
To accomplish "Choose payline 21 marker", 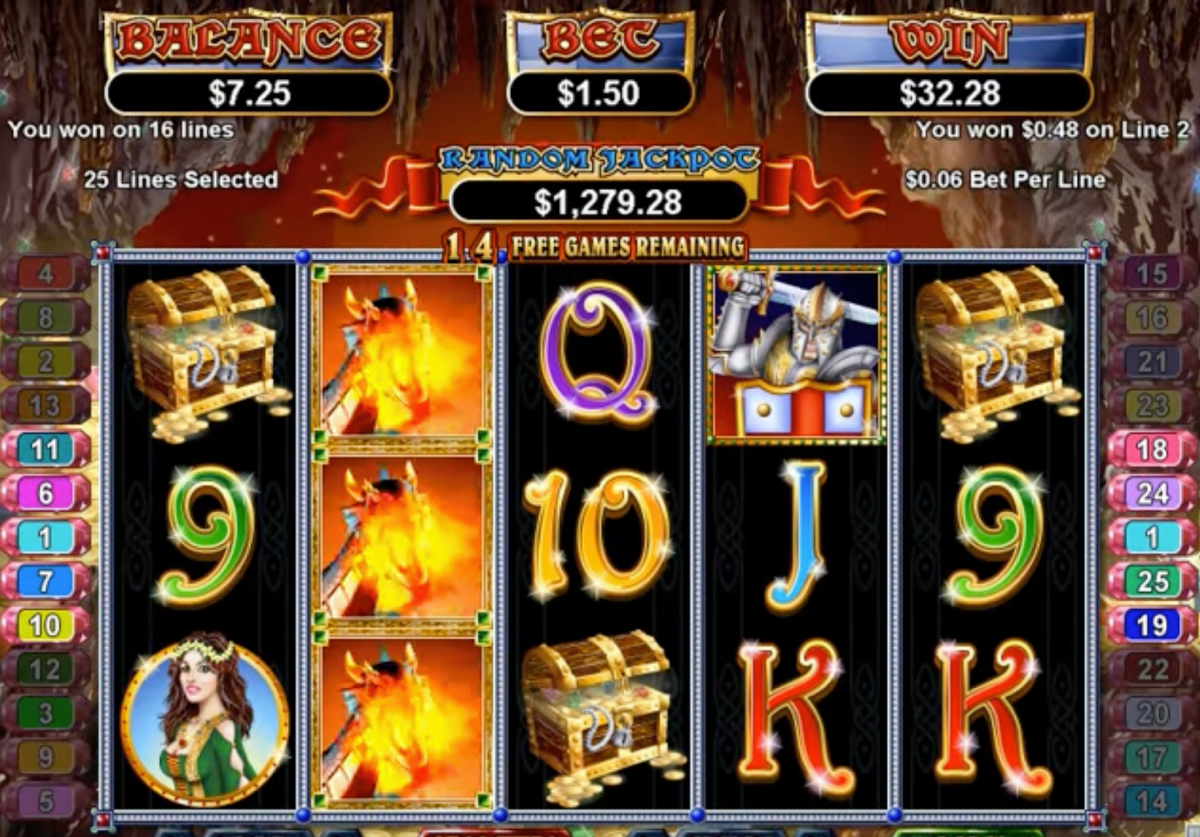I will tap(1152, 361).
